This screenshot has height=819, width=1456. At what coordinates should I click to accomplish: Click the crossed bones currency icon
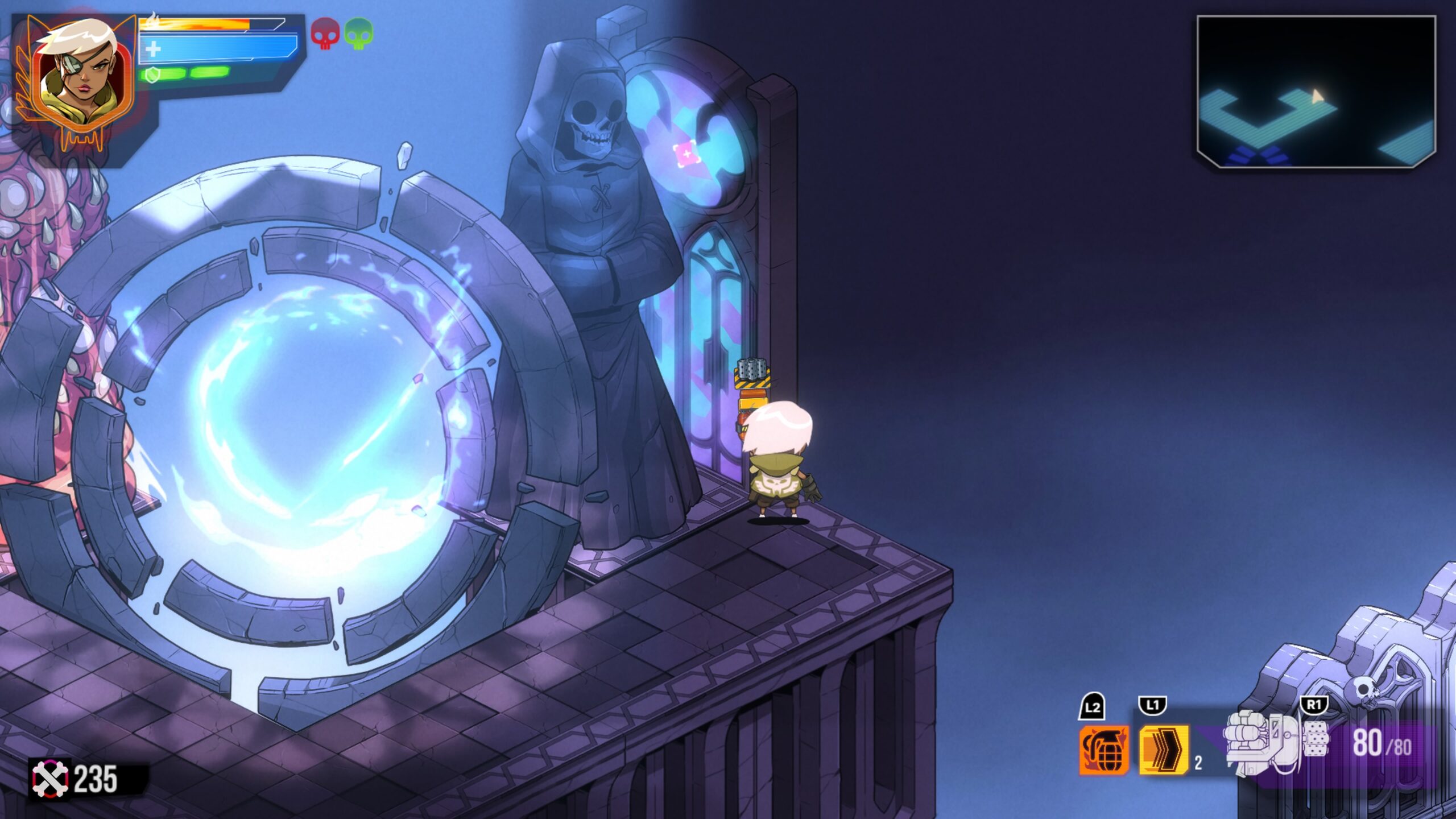(50, 779)
